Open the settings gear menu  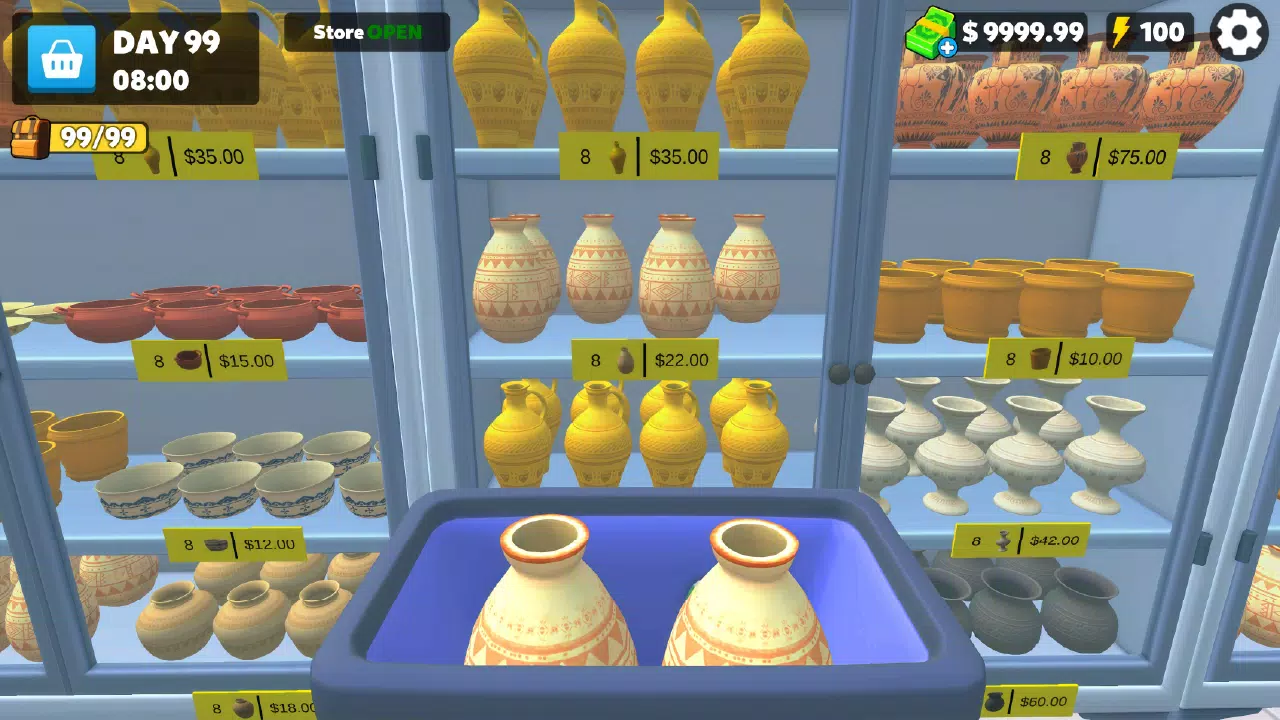point(1239,33)
